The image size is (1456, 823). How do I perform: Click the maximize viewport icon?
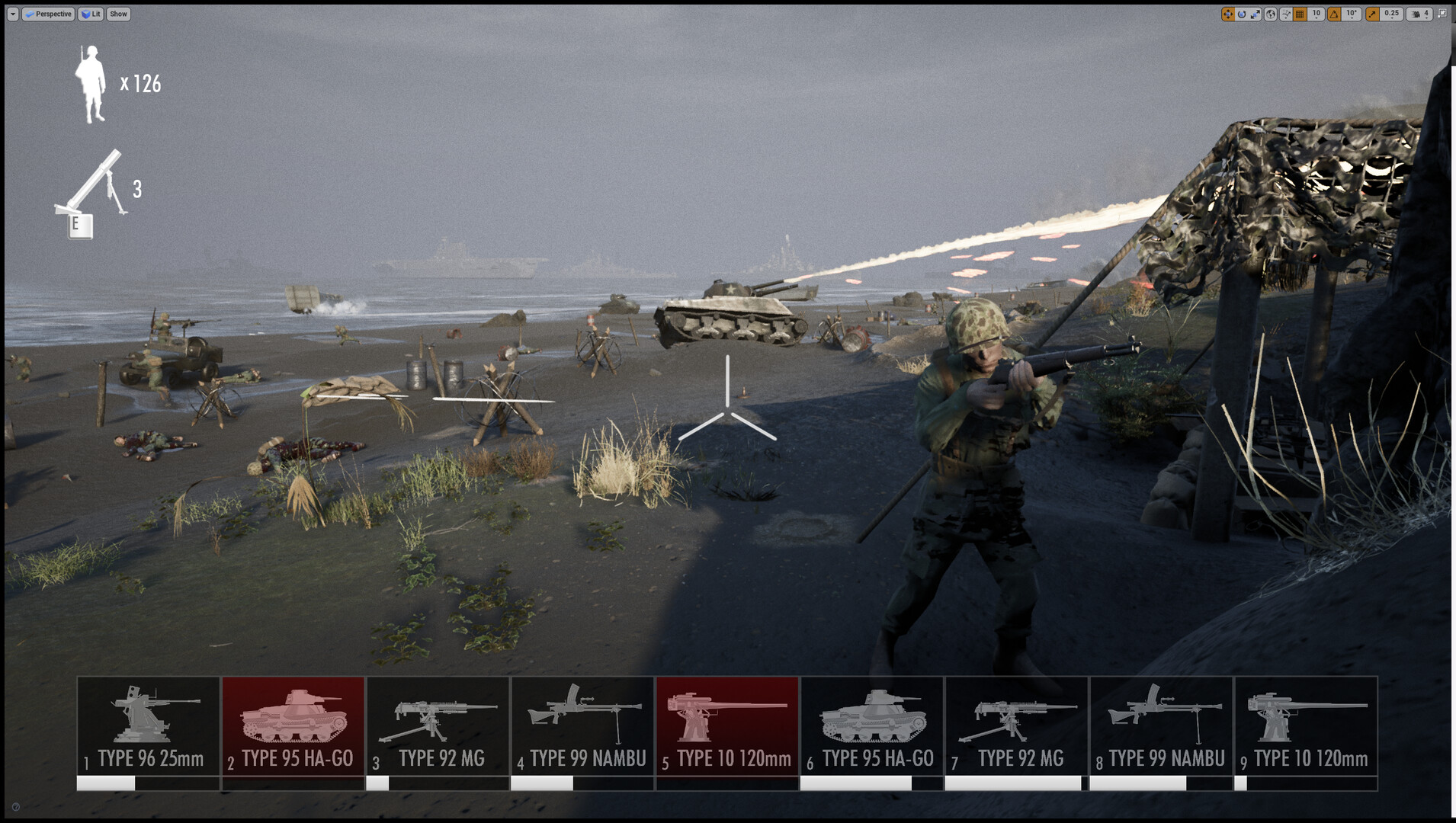pyautogui.click(x=1442, y=14)
